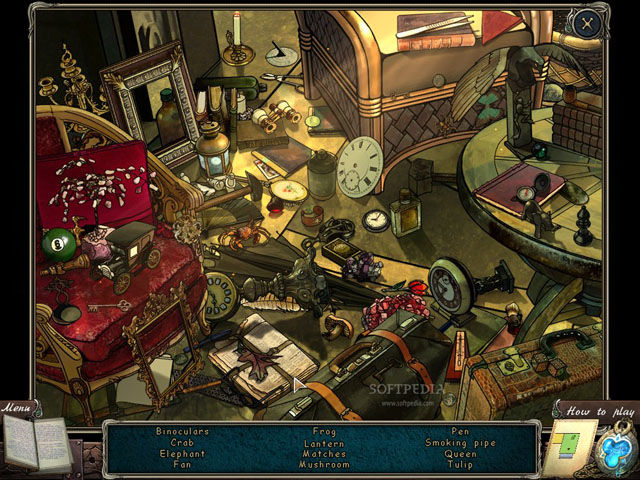This screenshot has width=640, height=480.
Task: Open the Menu
Action: point(17,407)
